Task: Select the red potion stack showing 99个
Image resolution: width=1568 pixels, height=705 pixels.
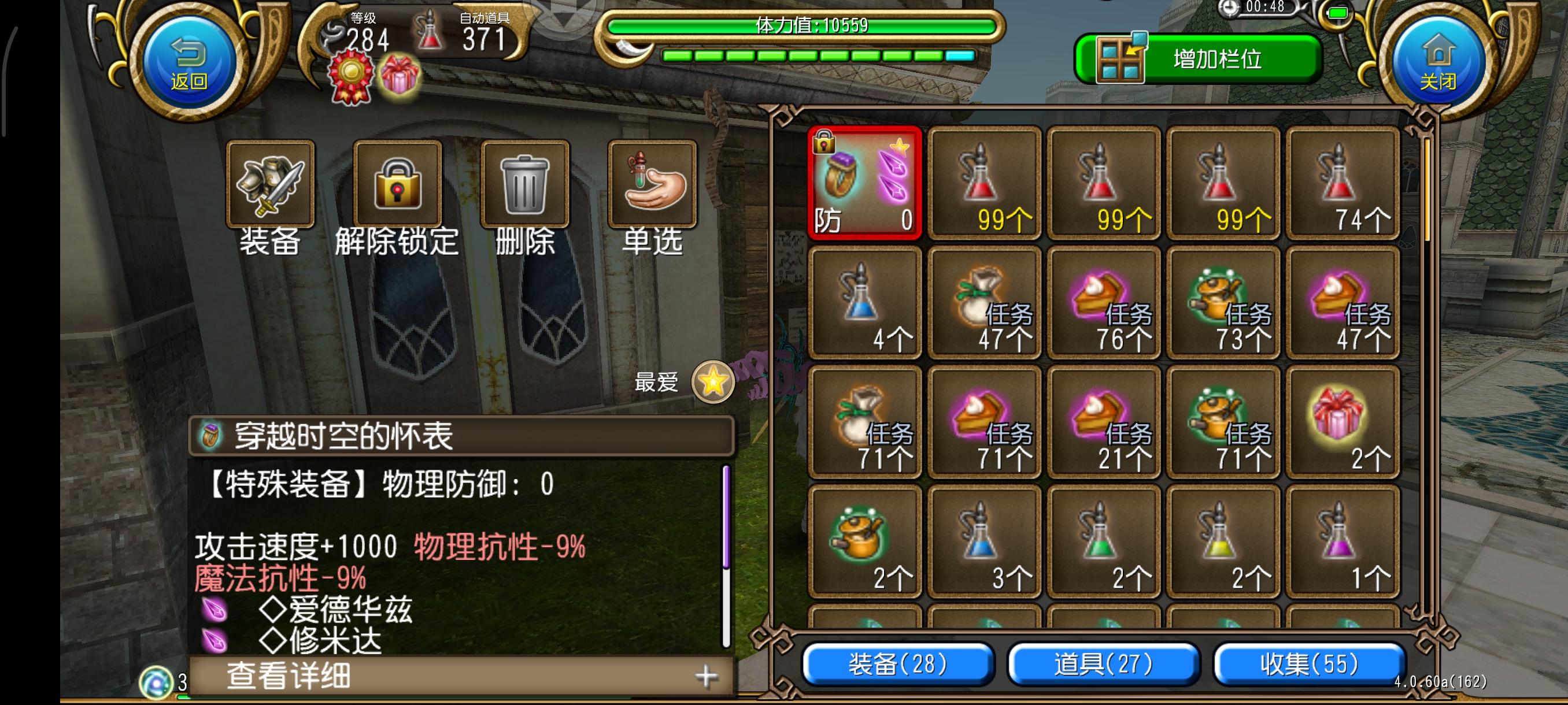Action: pos(984,183)
